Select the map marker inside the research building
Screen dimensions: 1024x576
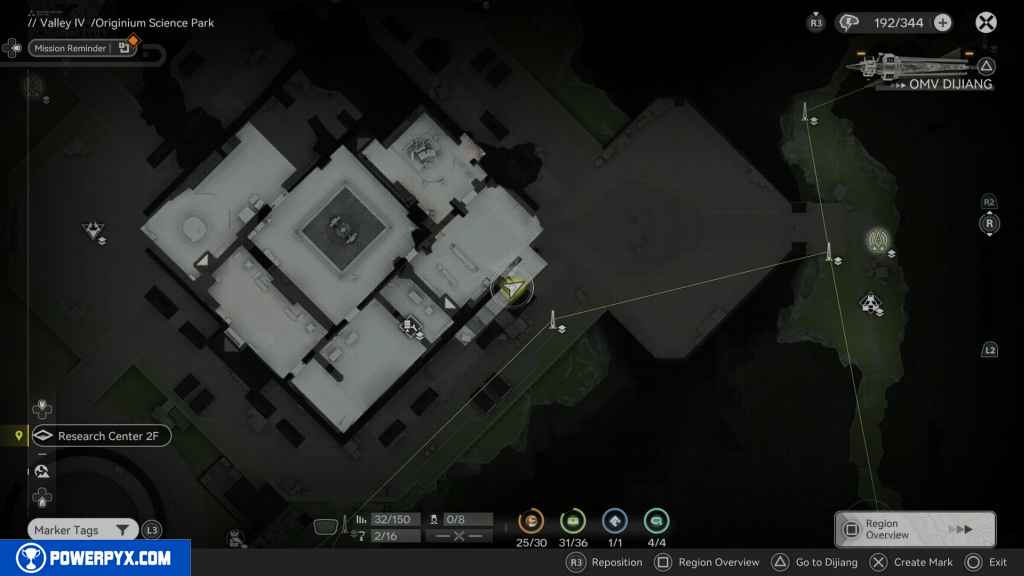(409, 325)
